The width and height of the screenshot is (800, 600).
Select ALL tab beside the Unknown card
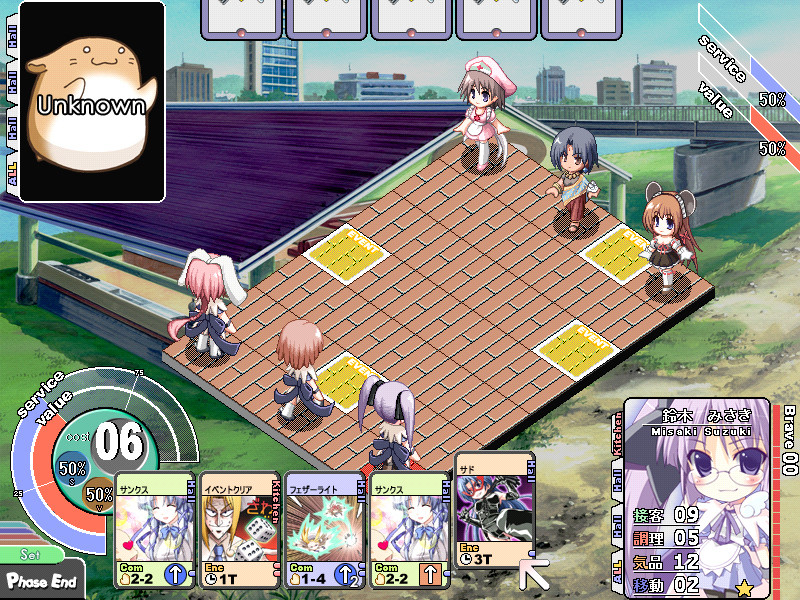11,172
